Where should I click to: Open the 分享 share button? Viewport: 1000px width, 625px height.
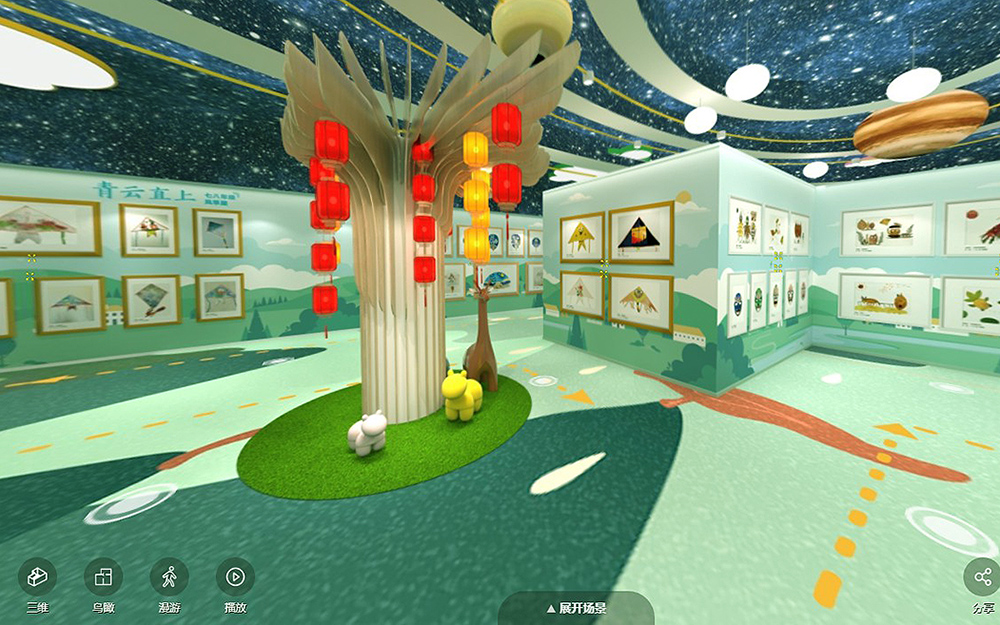click(982, 577)
